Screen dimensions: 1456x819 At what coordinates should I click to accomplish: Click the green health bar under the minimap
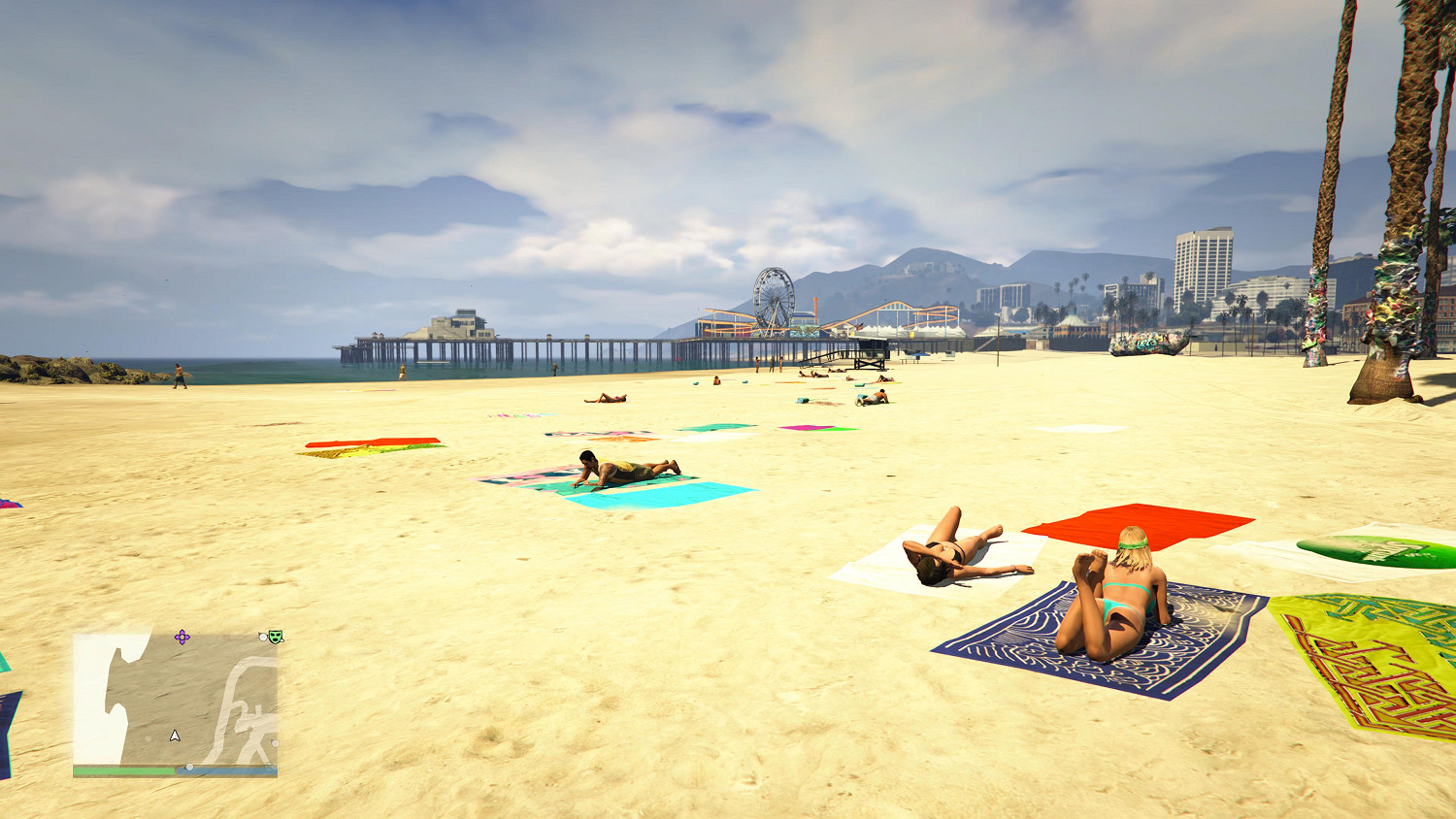(x=126, y=770)
